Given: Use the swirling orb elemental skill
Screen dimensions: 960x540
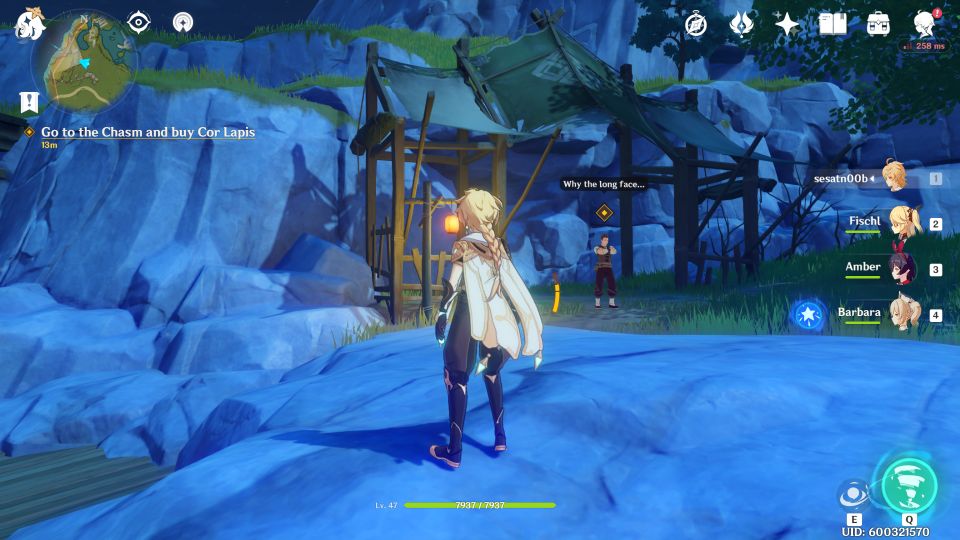Looking at the screenshot, I should (853, 496).
